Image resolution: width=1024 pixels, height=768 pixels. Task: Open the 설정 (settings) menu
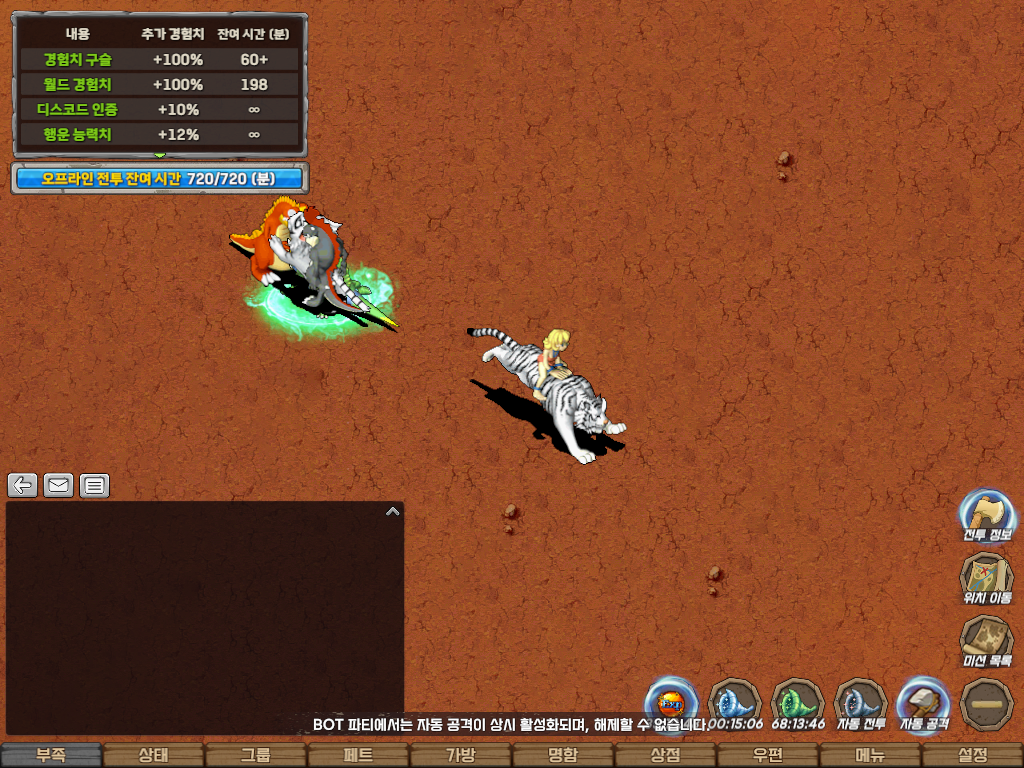click(972, 755)
